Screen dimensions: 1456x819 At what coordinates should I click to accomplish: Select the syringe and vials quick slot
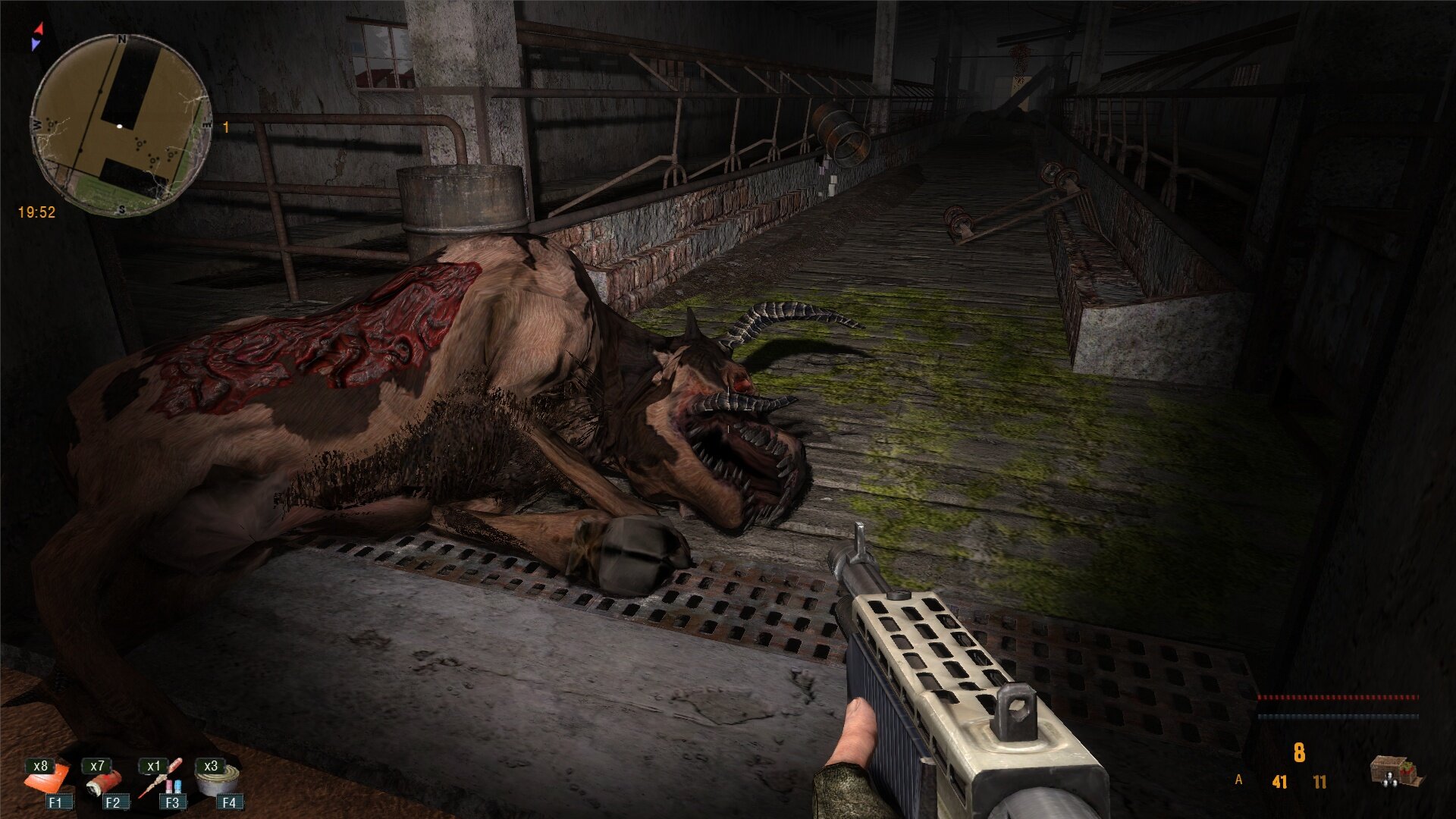click(161, 781)
